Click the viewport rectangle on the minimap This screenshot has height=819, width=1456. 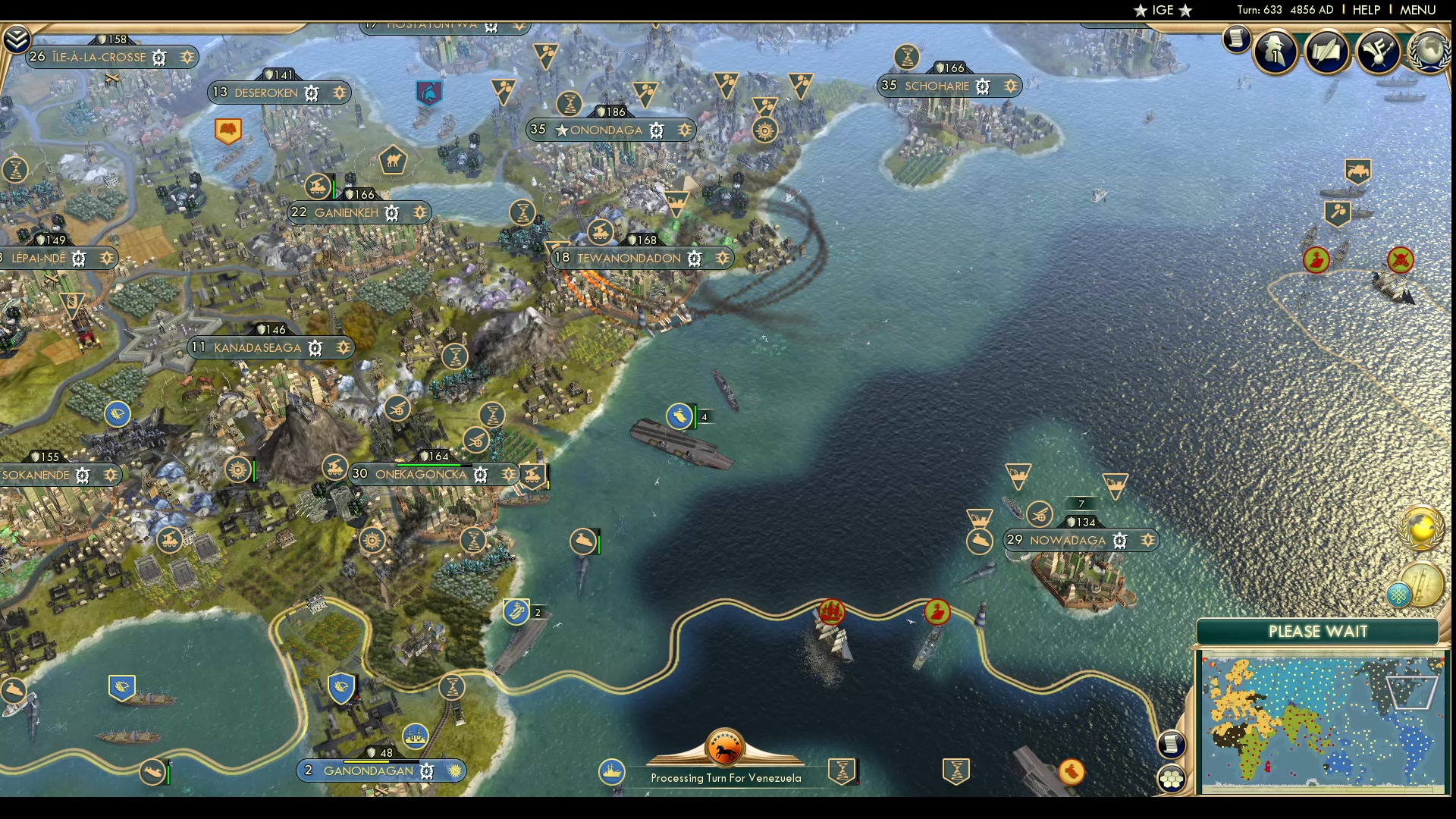click(x=1412, y=692)
